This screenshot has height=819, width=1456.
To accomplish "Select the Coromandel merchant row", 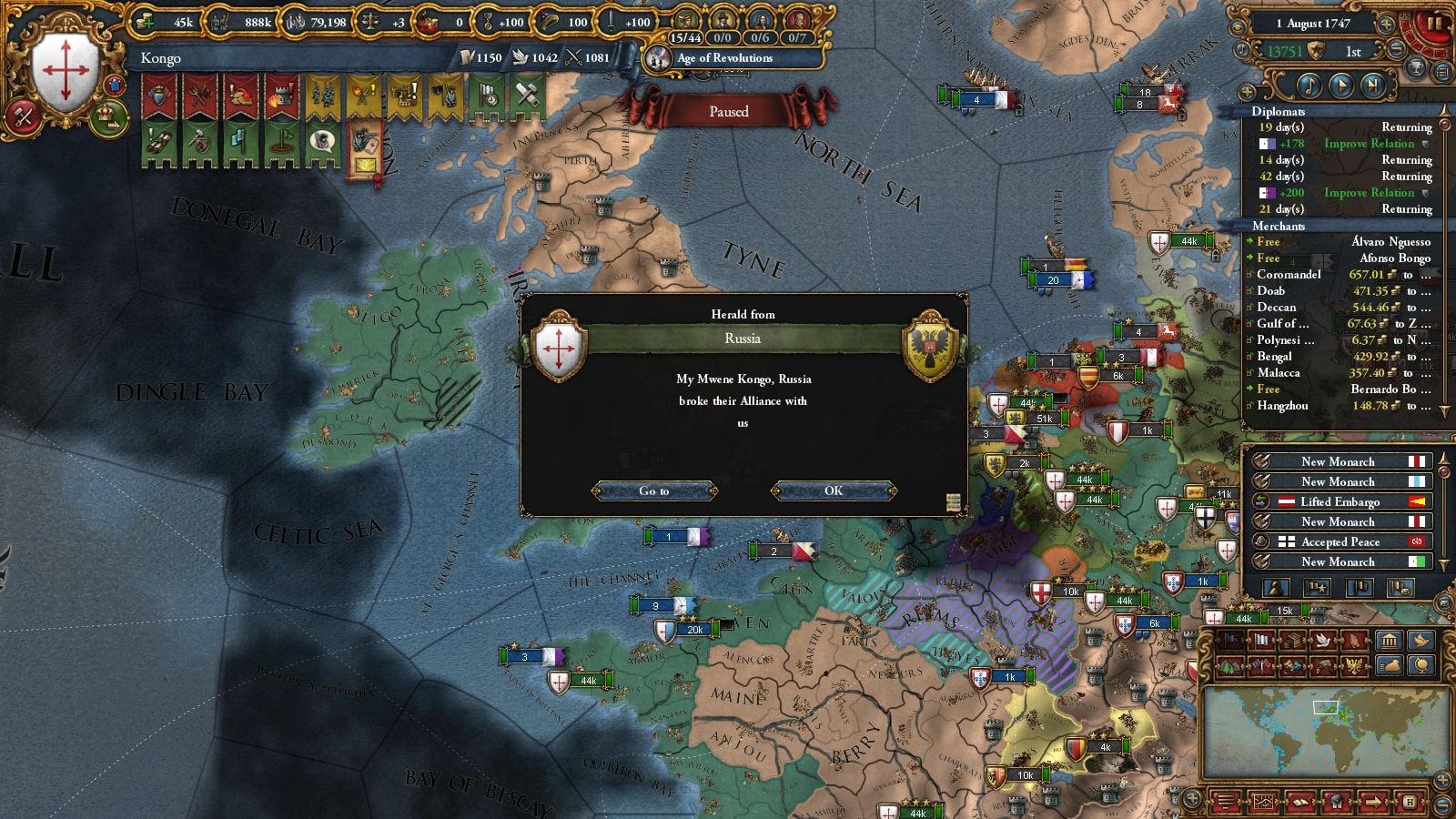I will click(1340, 274).
